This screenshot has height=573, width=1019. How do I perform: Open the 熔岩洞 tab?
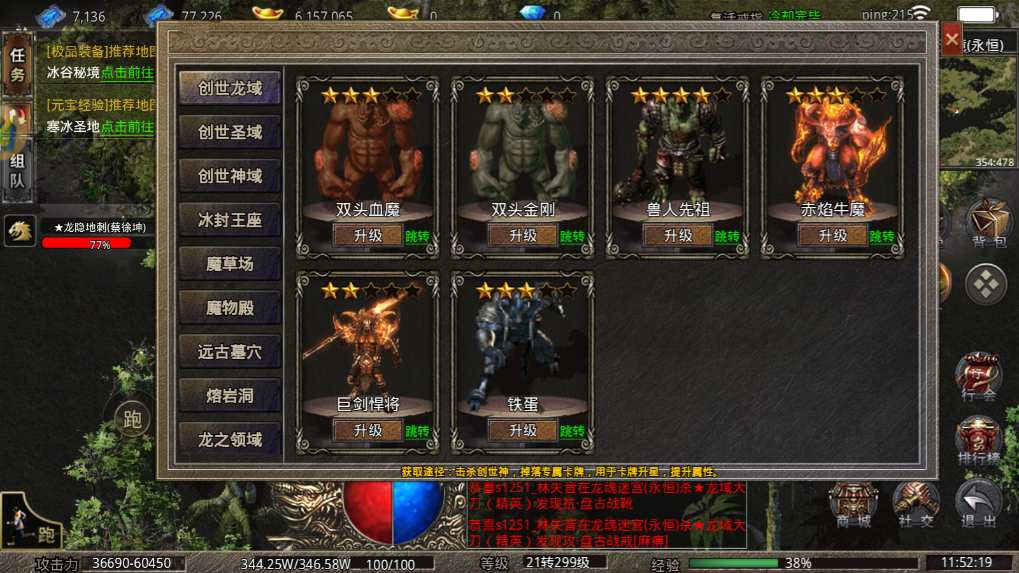coord(230,396)
